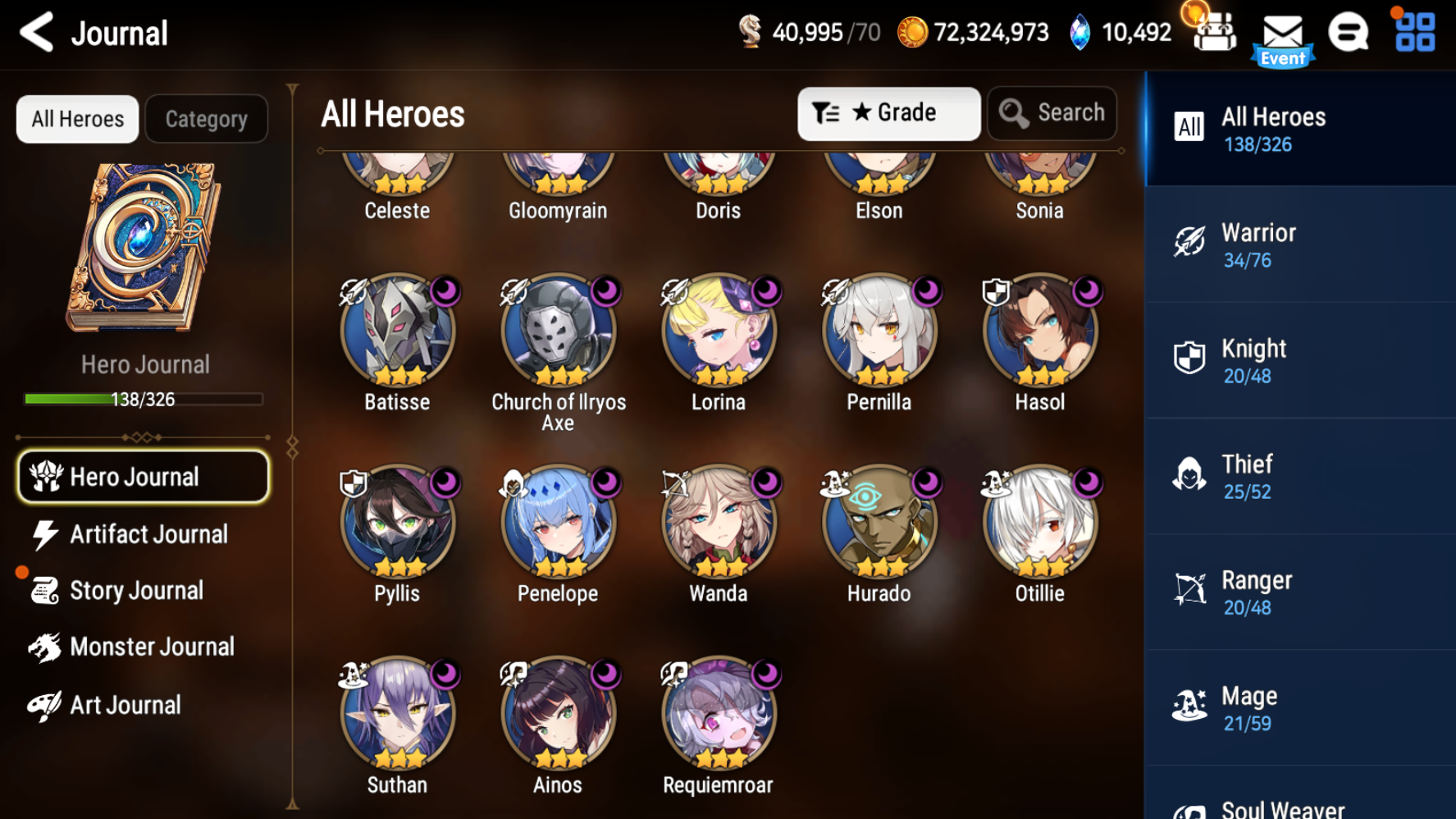Switch to the Category tab
1456x819 pixels.
click(x=206, y=119)
